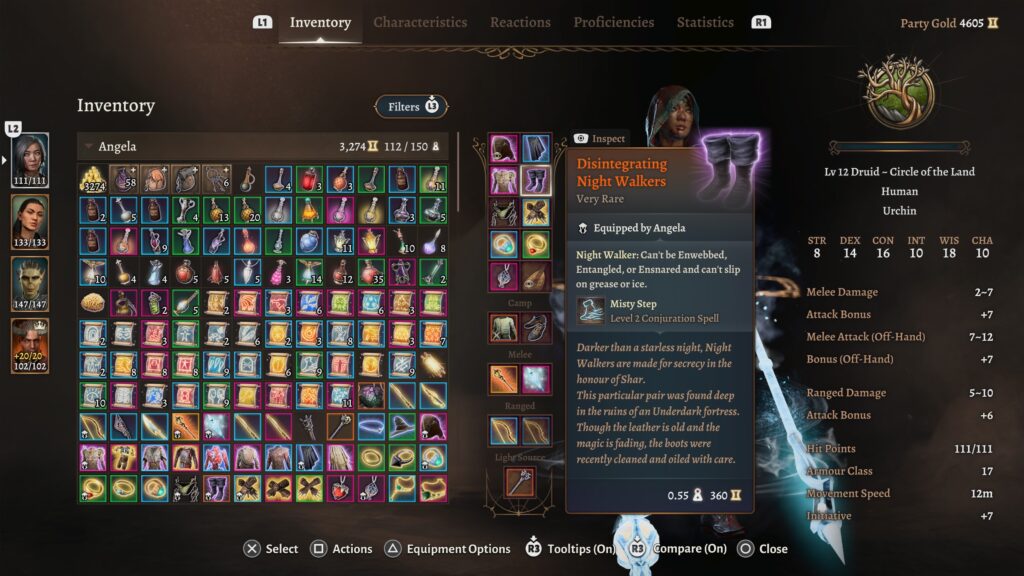Select the Light Source torch slot
The height and width of the screenshot is (576, 1024).
tap(520, 482)
